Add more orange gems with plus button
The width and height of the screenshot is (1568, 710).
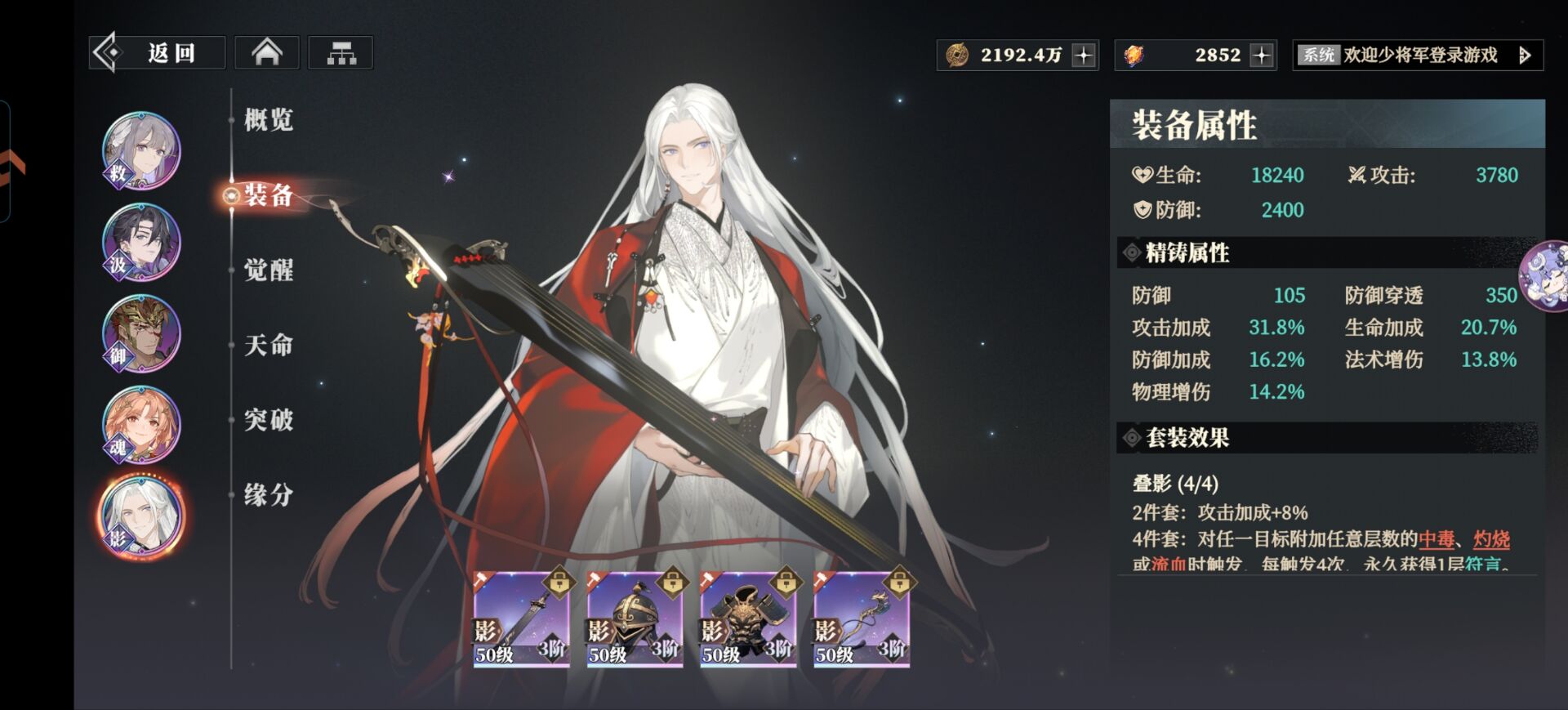(x=1262, y=55)
